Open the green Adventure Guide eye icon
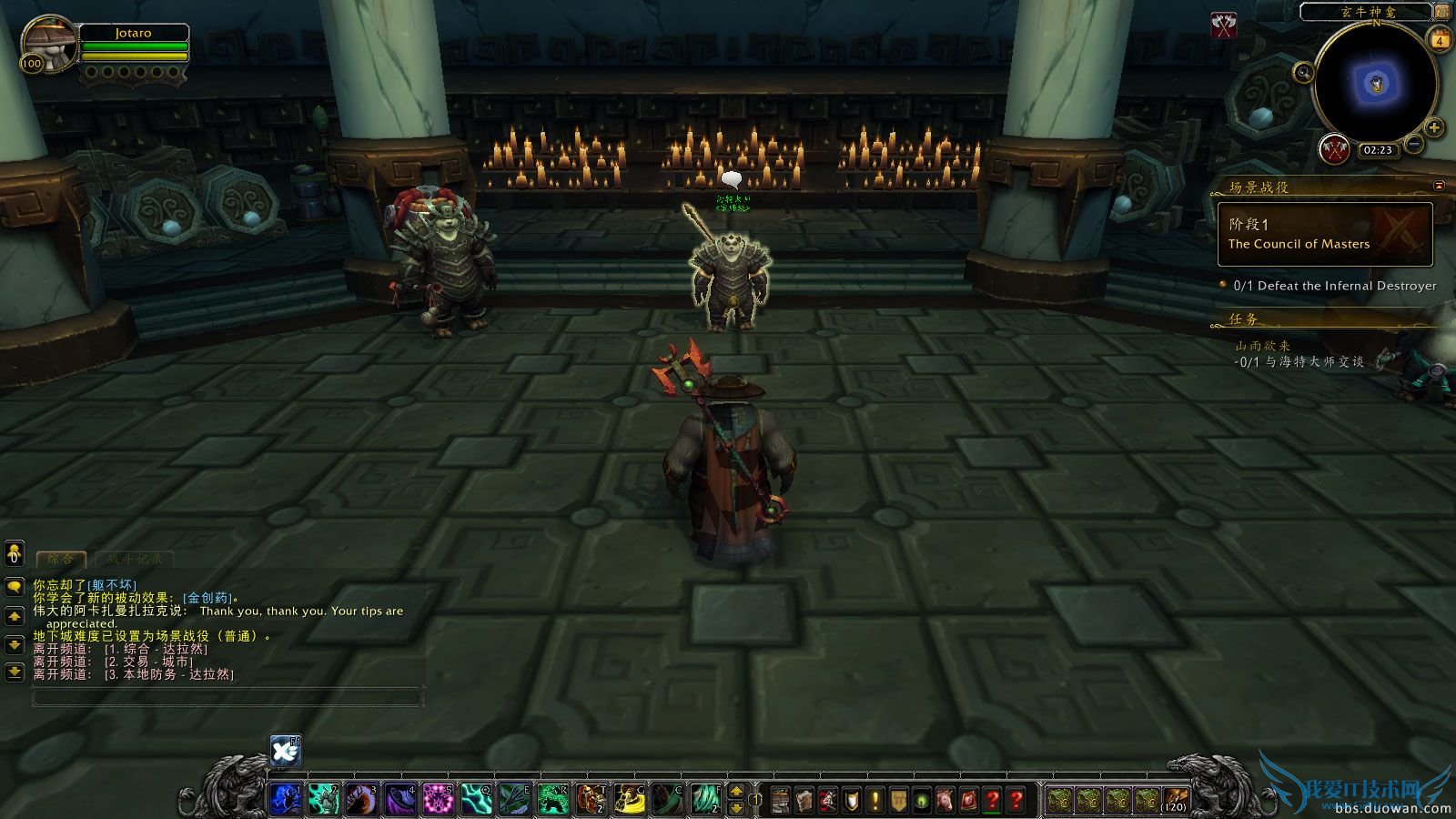 point(922,799)
